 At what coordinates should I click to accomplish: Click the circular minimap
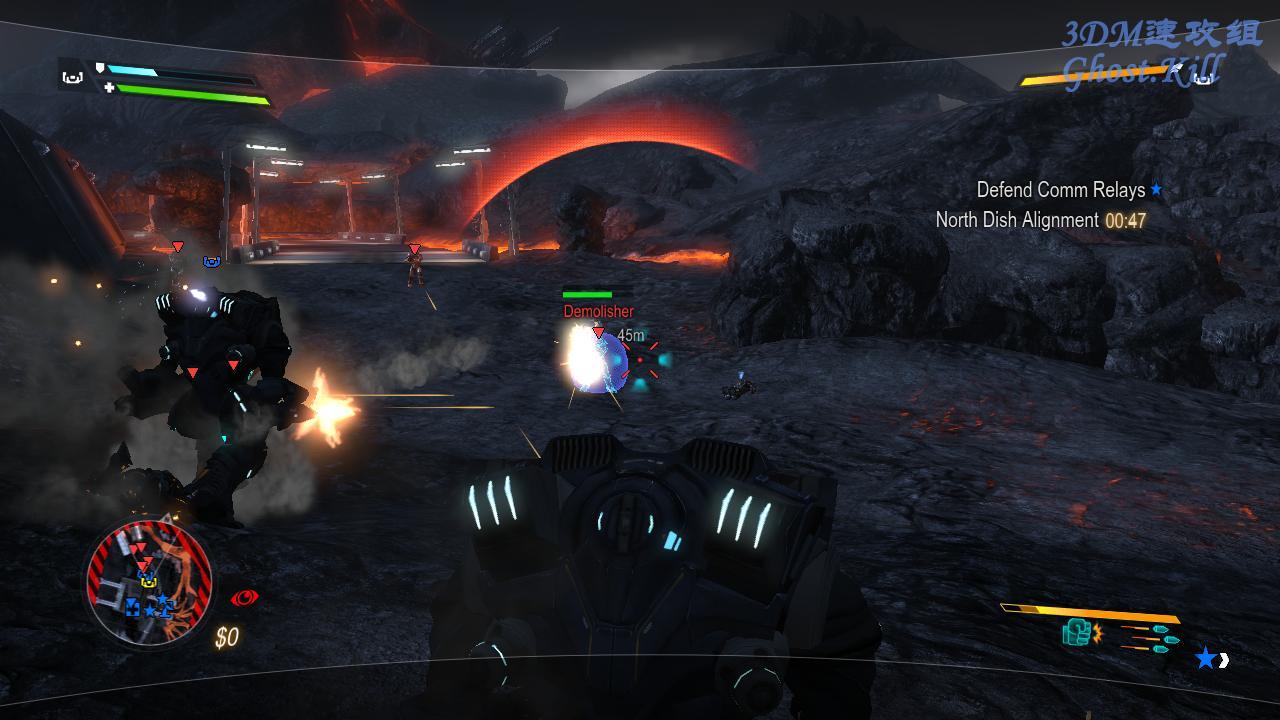[149, 585]
